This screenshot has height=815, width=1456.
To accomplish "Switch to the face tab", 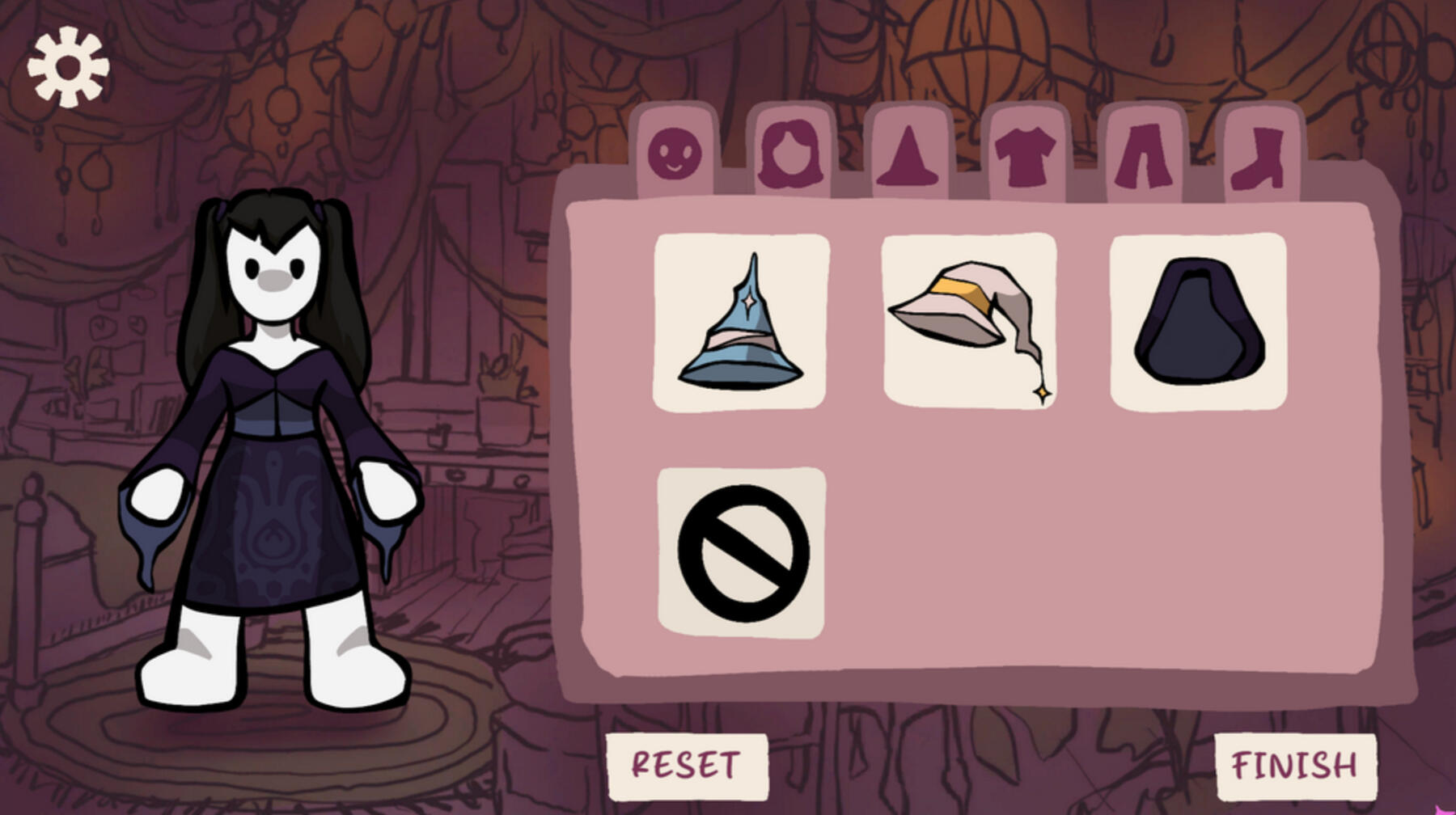I will pos(675,154).
